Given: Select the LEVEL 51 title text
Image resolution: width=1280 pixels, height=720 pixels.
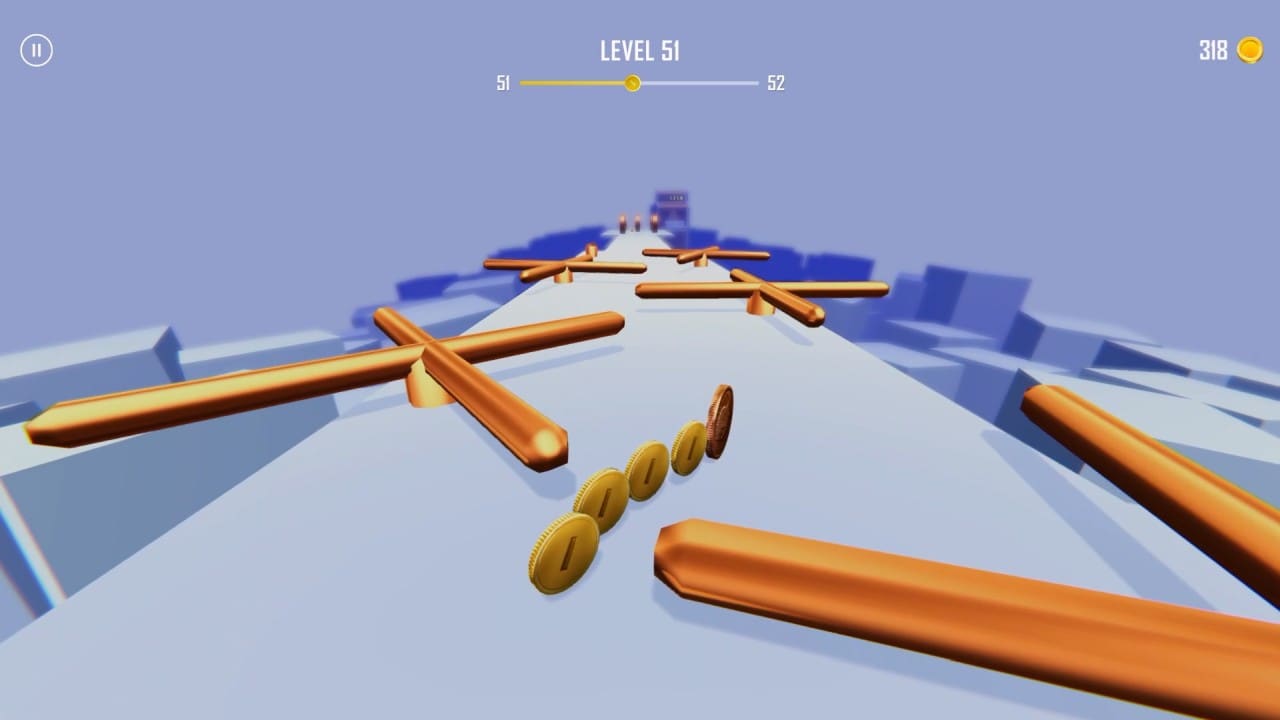Looking at the screenshot, I should 639,50.
